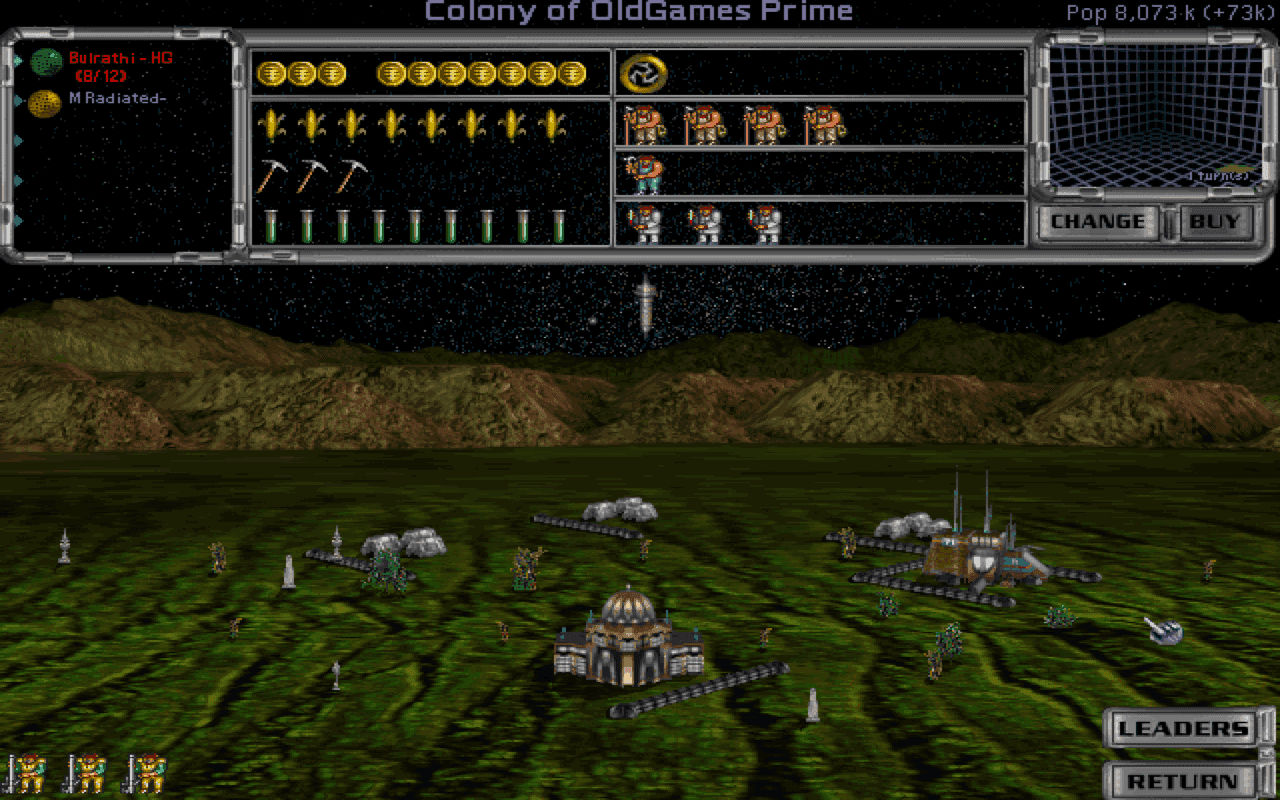The image size is (1280, 800).
Task: Open the LEADERS screen
Action: click(1183, 729)
